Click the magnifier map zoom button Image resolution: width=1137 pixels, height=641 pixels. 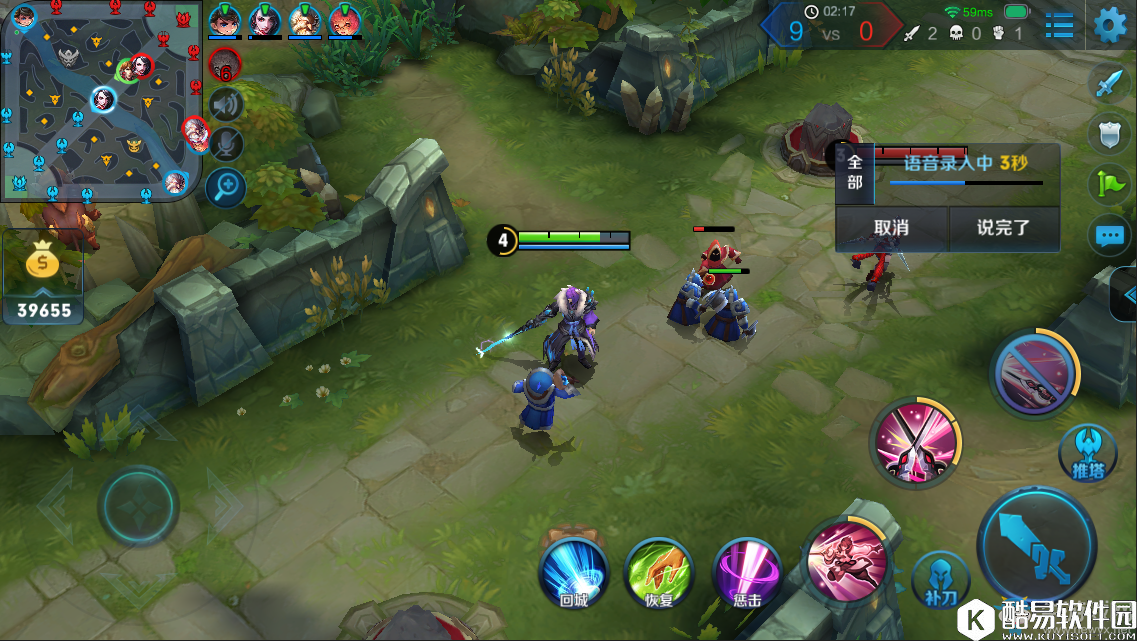(x=227, y=186)
